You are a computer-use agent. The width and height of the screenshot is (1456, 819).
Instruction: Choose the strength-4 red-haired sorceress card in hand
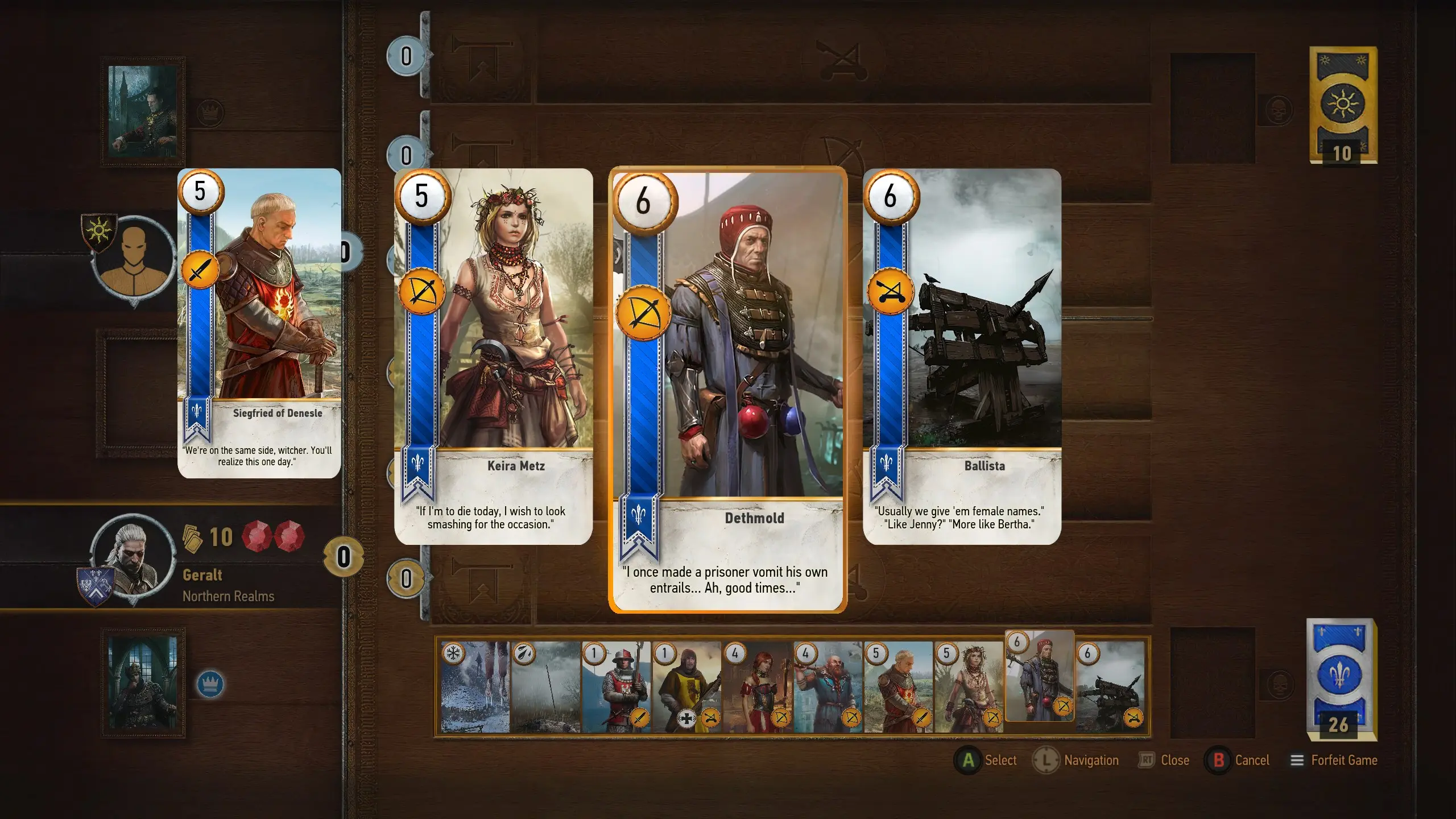[x=758, y=687]
